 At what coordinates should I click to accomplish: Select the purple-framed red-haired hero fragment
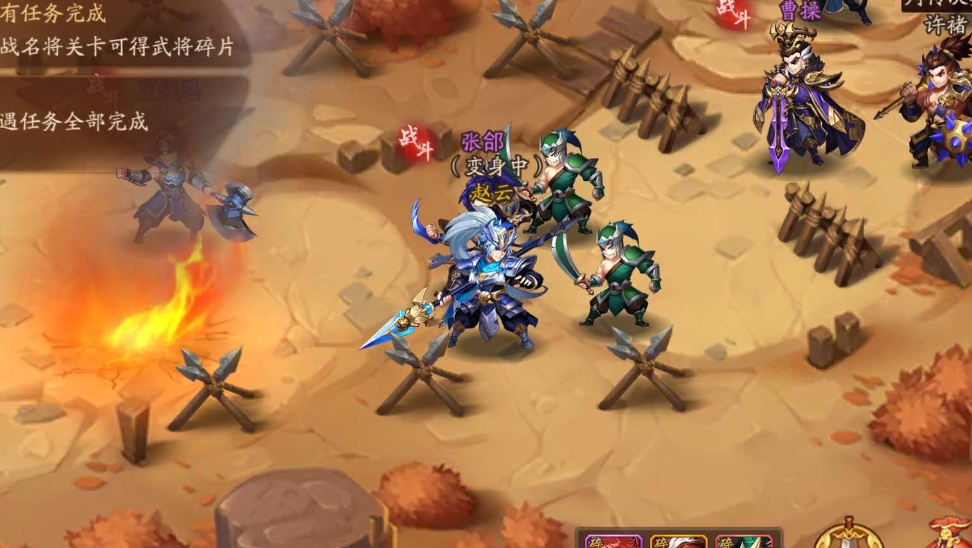pyautogui.click(x=614, y=542)
